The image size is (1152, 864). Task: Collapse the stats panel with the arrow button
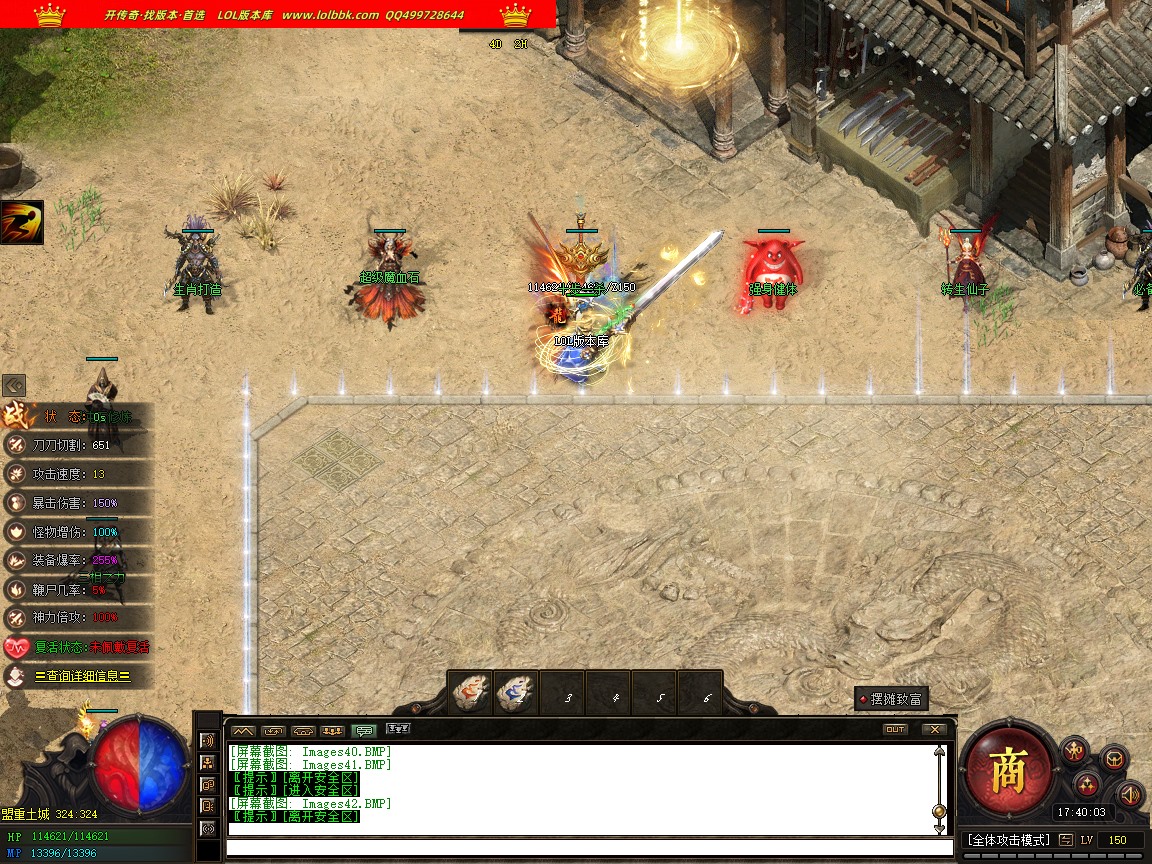[x=14, y=385]
